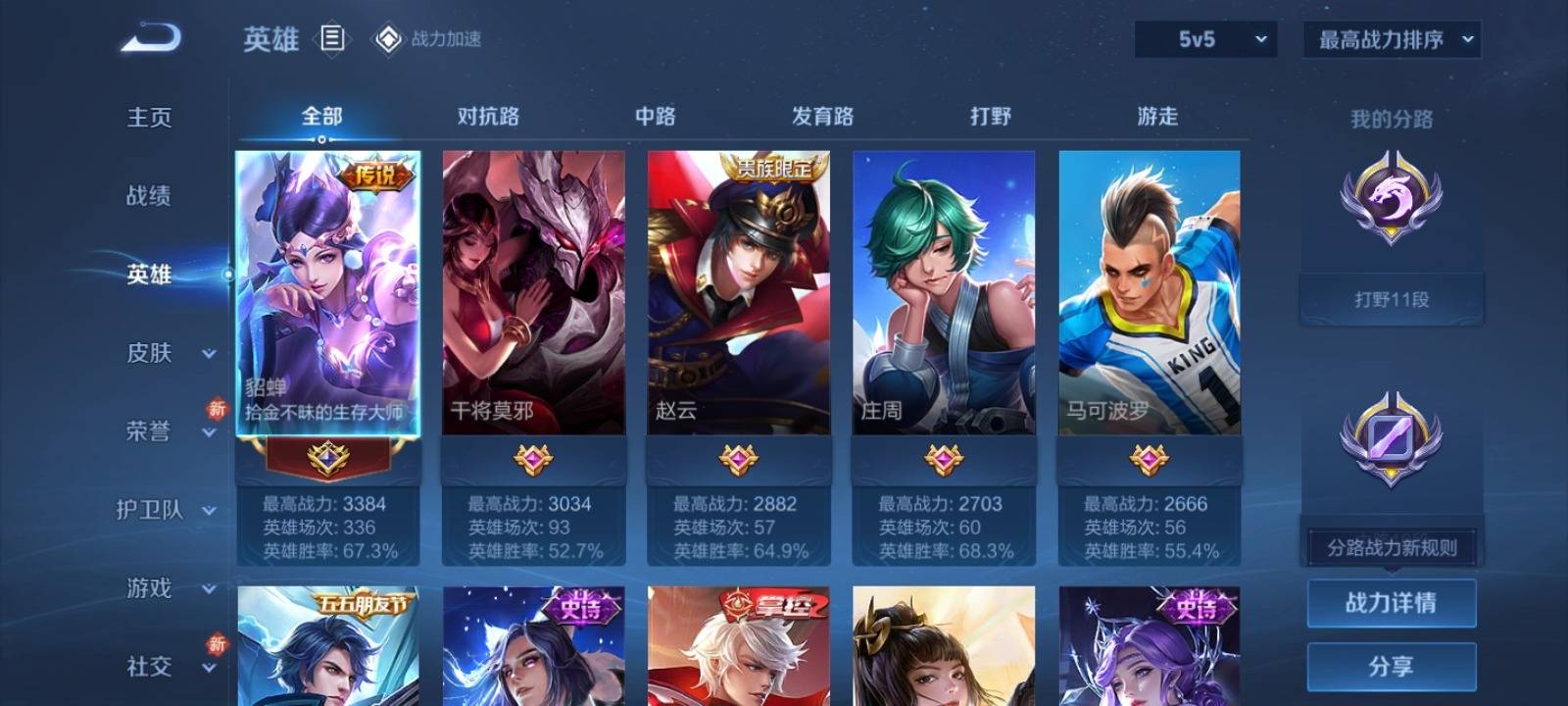This screenshot has width=1568, height=706.
Task: Select the 赵云 hero card
Action: pos(738,292)
